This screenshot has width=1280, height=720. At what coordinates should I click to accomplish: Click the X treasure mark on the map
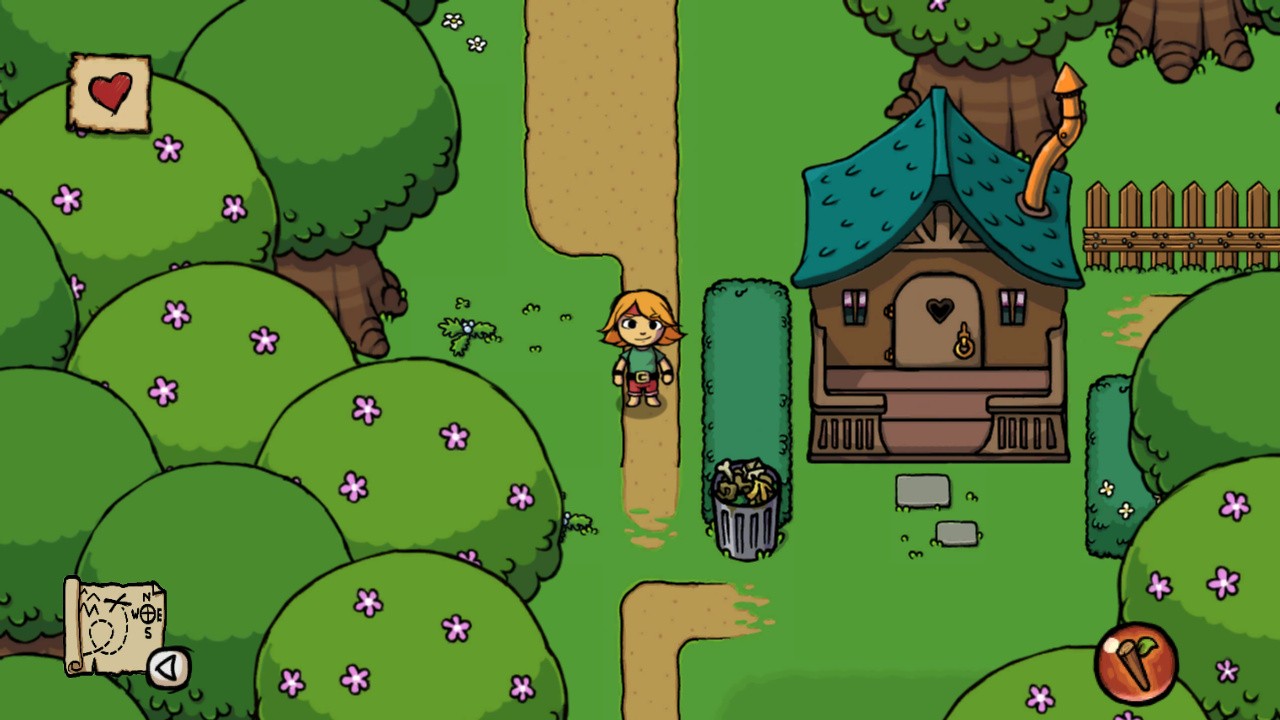[x=116, y=601]
